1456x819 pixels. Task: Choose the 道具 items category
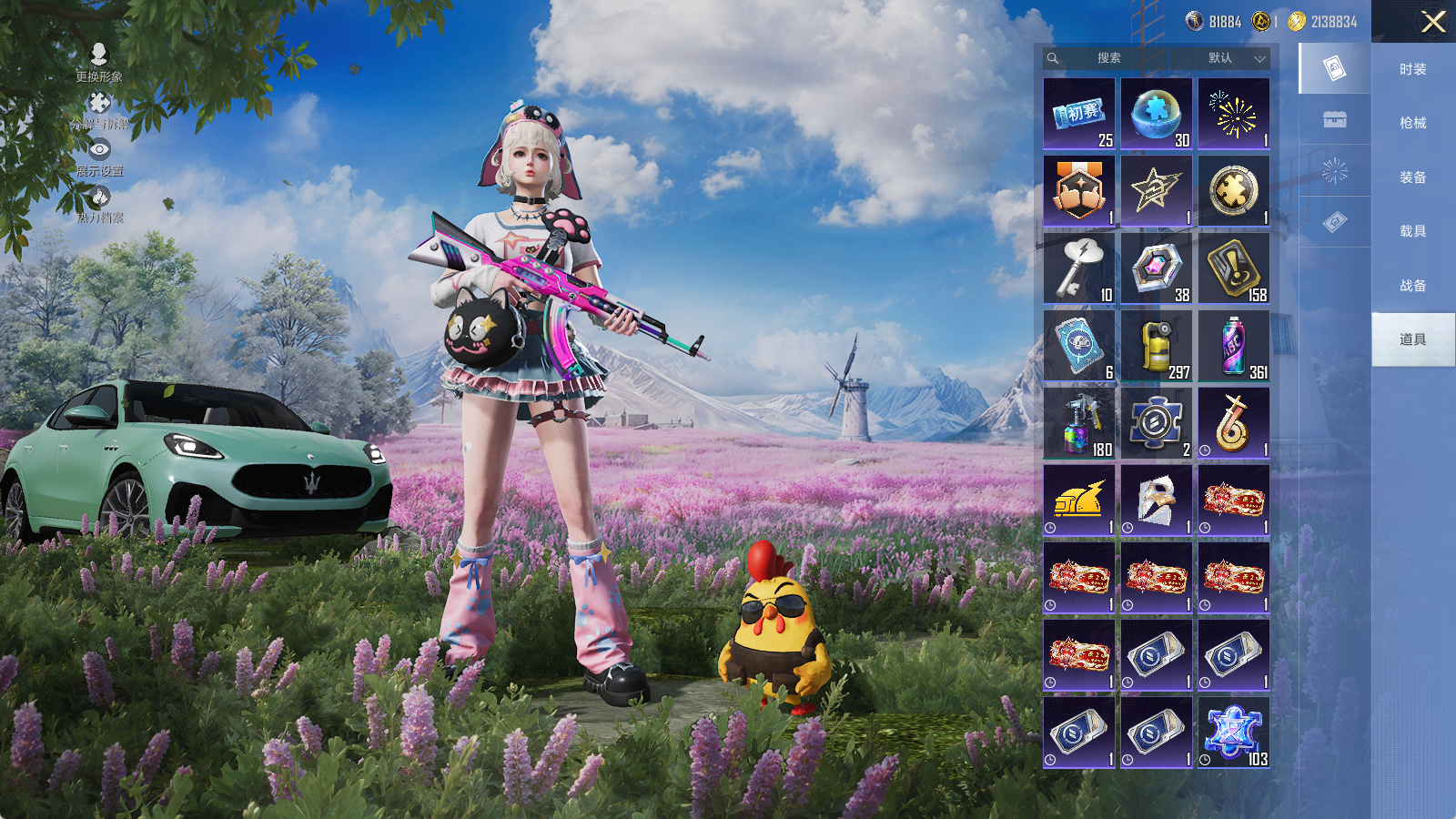click(1412, 339)
